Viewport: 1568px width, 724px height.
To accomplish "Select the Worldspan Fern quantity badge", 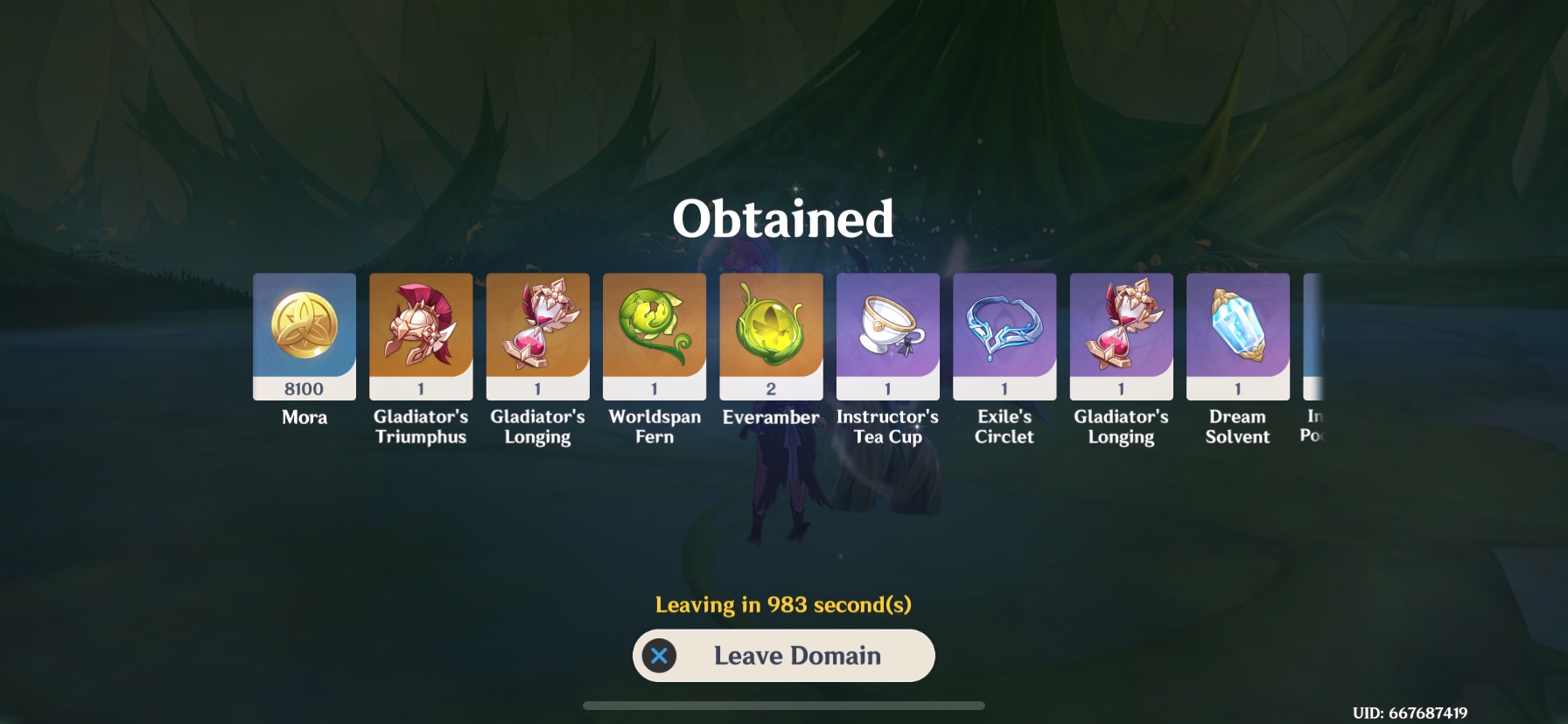I will click(654, 390).
